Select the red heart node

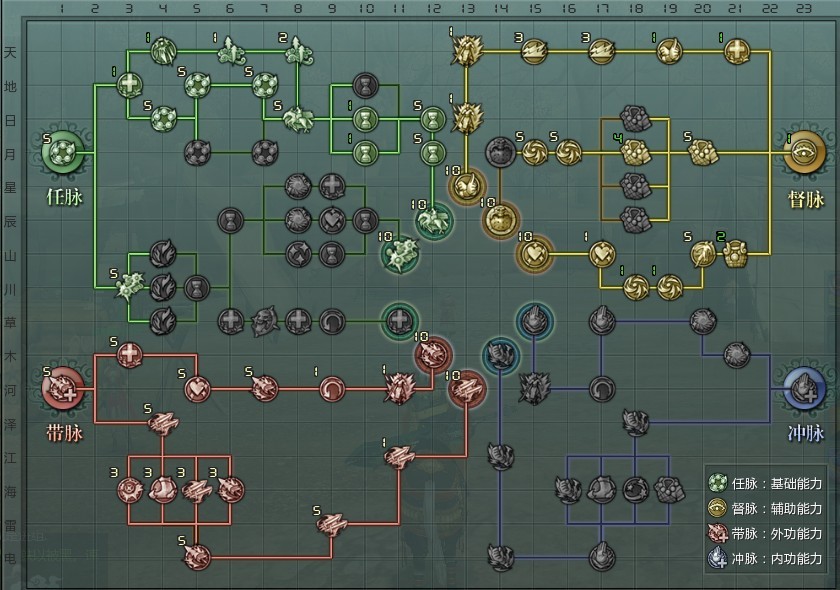tap(197, 387)
